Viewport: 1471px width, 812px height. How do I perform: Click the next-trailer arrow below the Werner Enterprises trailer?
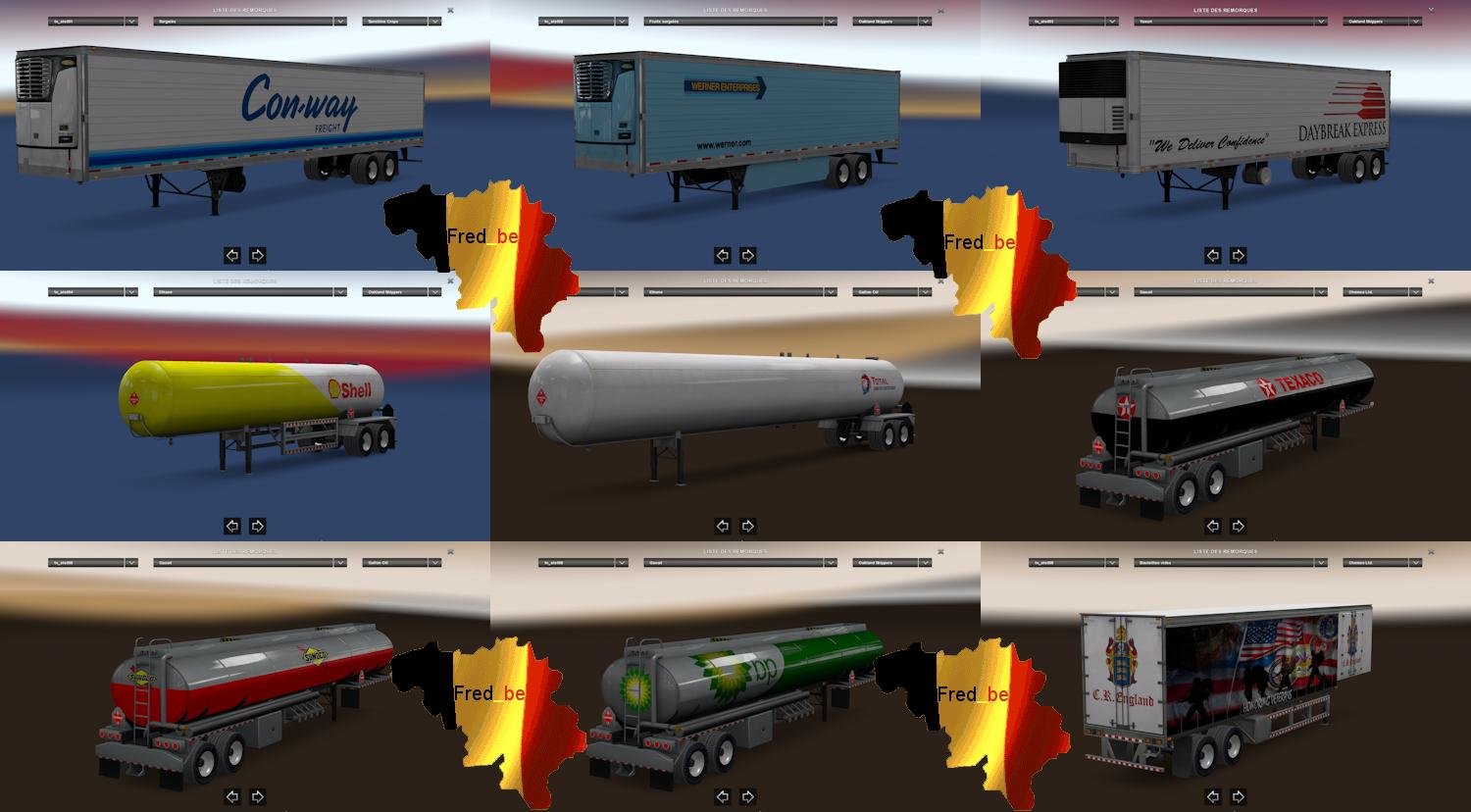(747, 256)
